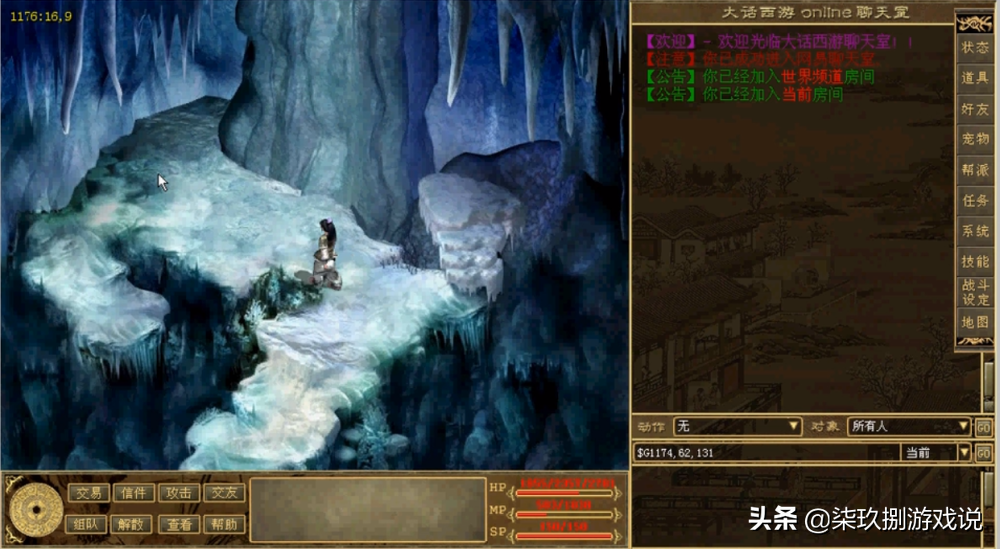Click the 信件 (Mail) button
The image size is (1000, 549).
click(x=134, y=493)
